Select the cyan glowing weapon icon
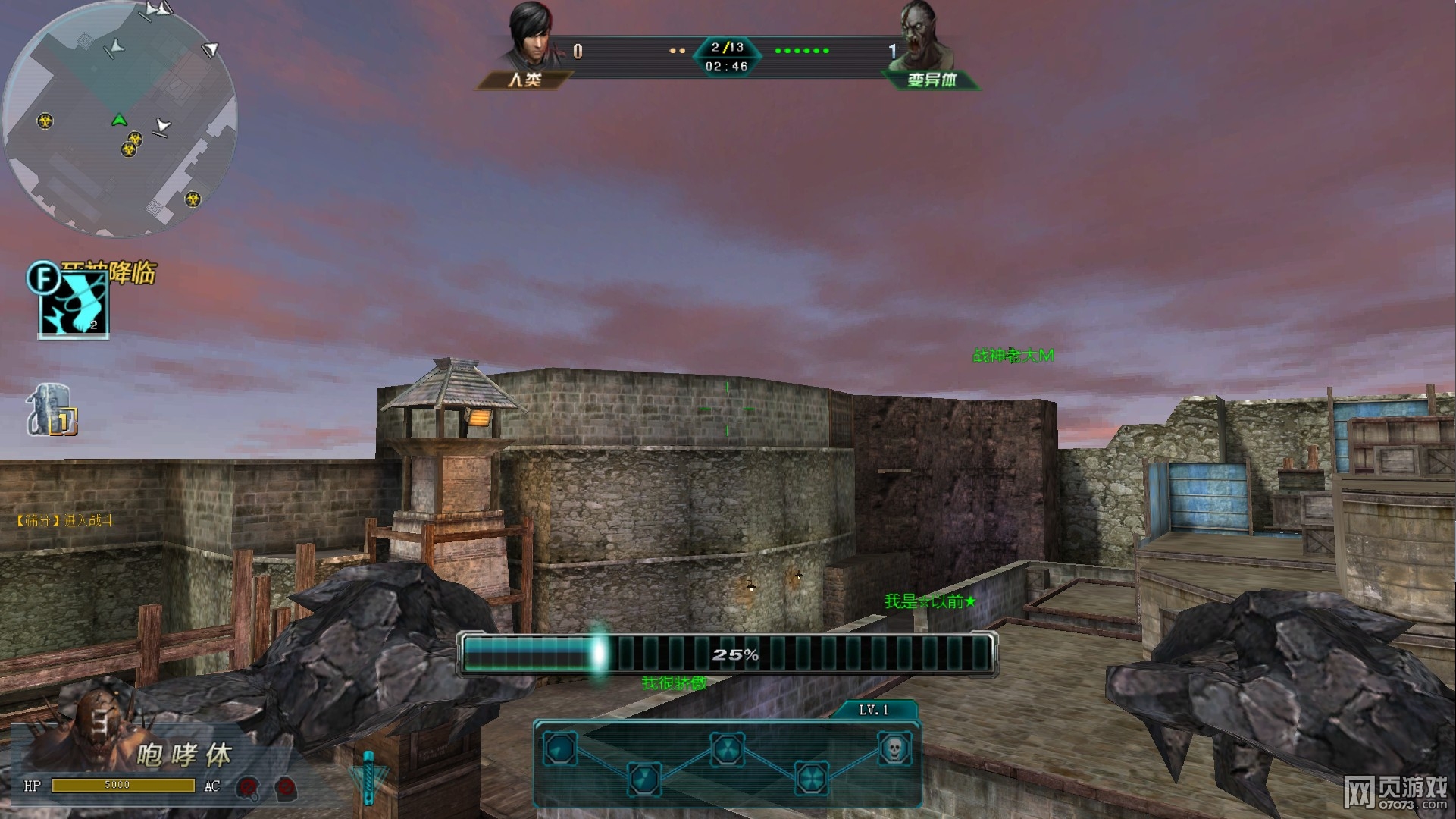 (368, 777)
